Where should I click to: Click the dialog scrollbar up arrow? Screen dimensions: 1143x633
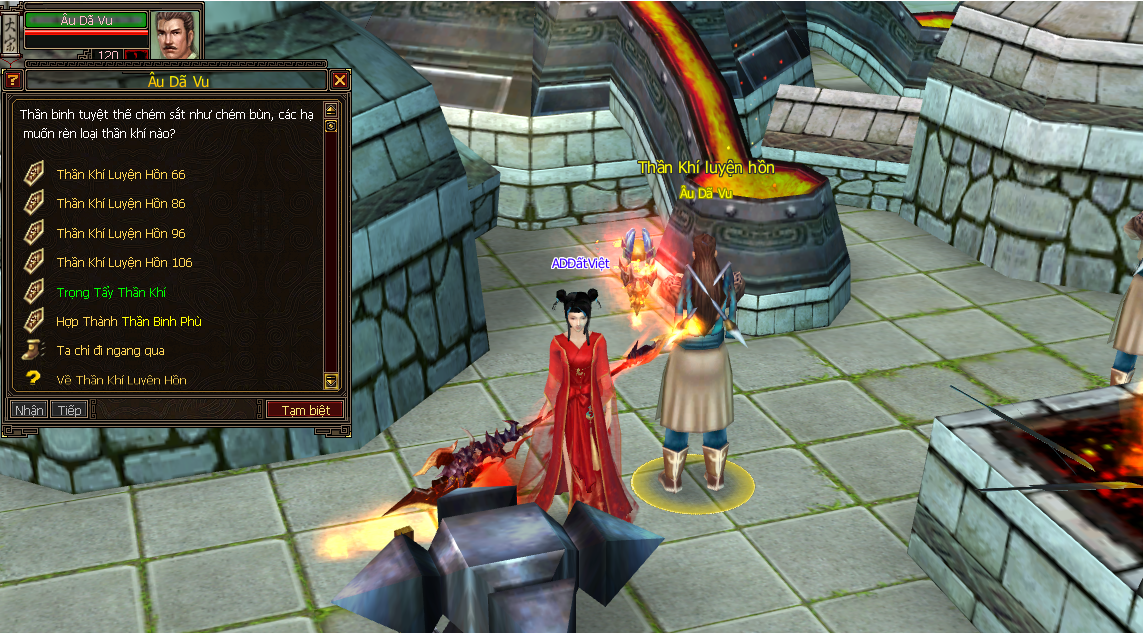coord(331,109)
